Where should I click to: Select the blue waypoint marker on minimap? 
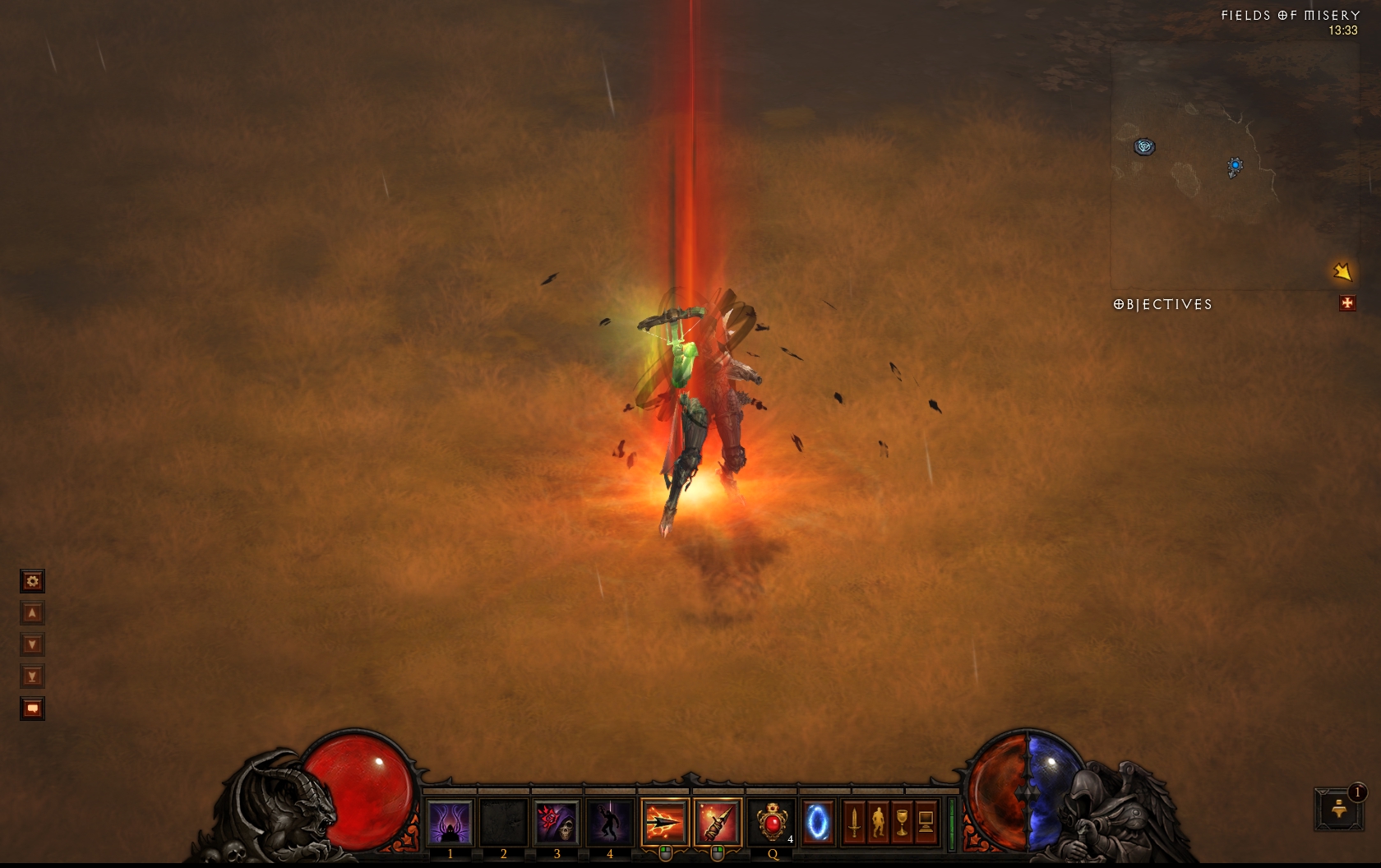pyautogui.click(x=1235, y=166)
